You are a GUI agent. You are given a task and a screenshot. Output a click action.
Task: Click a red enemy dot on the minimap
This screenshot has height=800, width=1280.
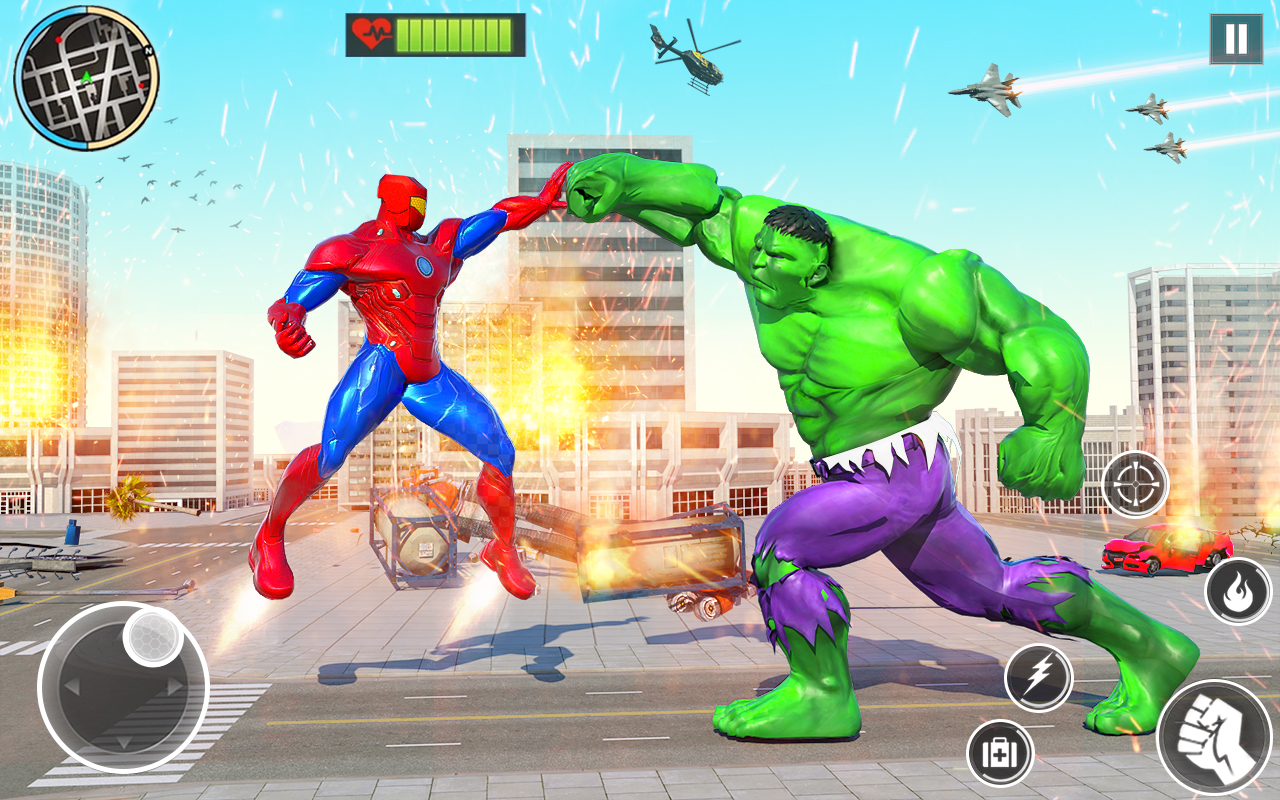(58, 40)
